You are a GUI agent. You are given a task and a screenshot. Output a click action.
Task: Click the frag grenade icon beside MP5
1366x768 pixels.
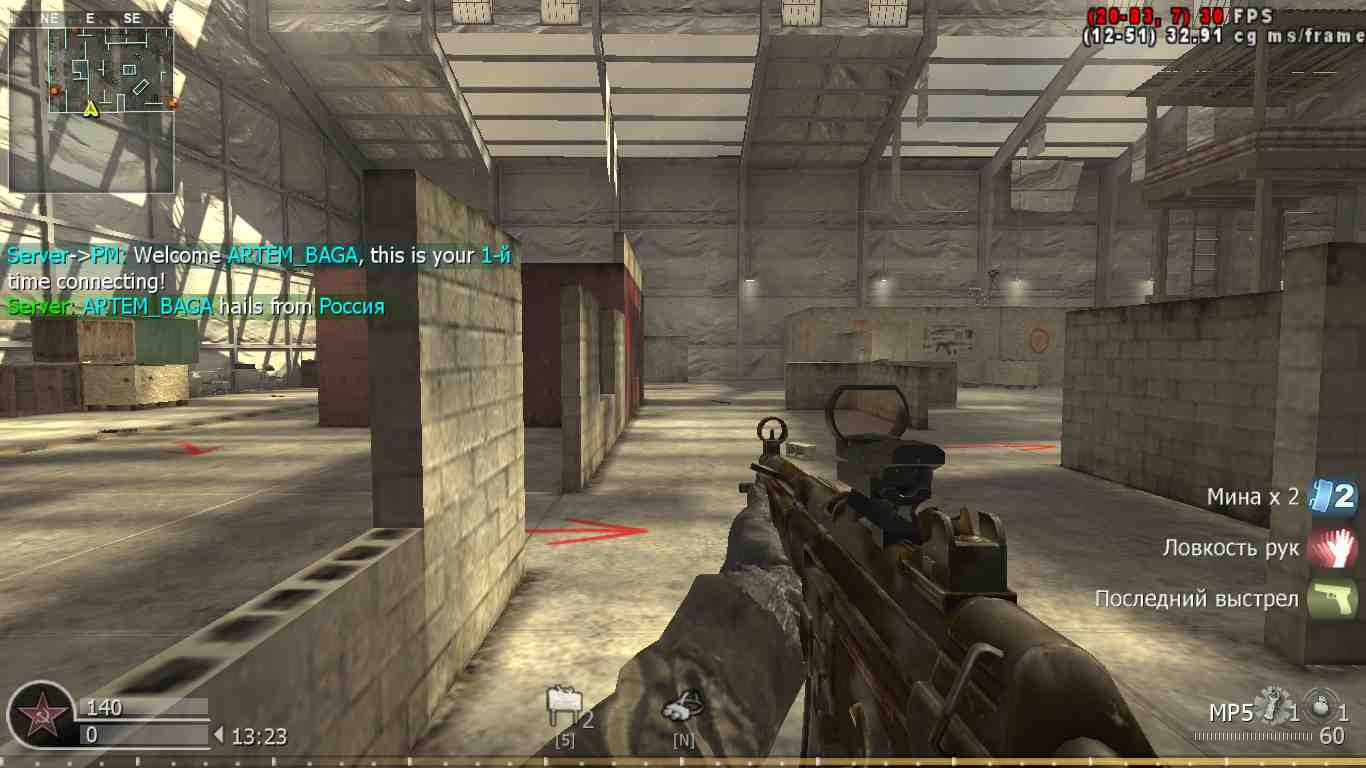1271,705
